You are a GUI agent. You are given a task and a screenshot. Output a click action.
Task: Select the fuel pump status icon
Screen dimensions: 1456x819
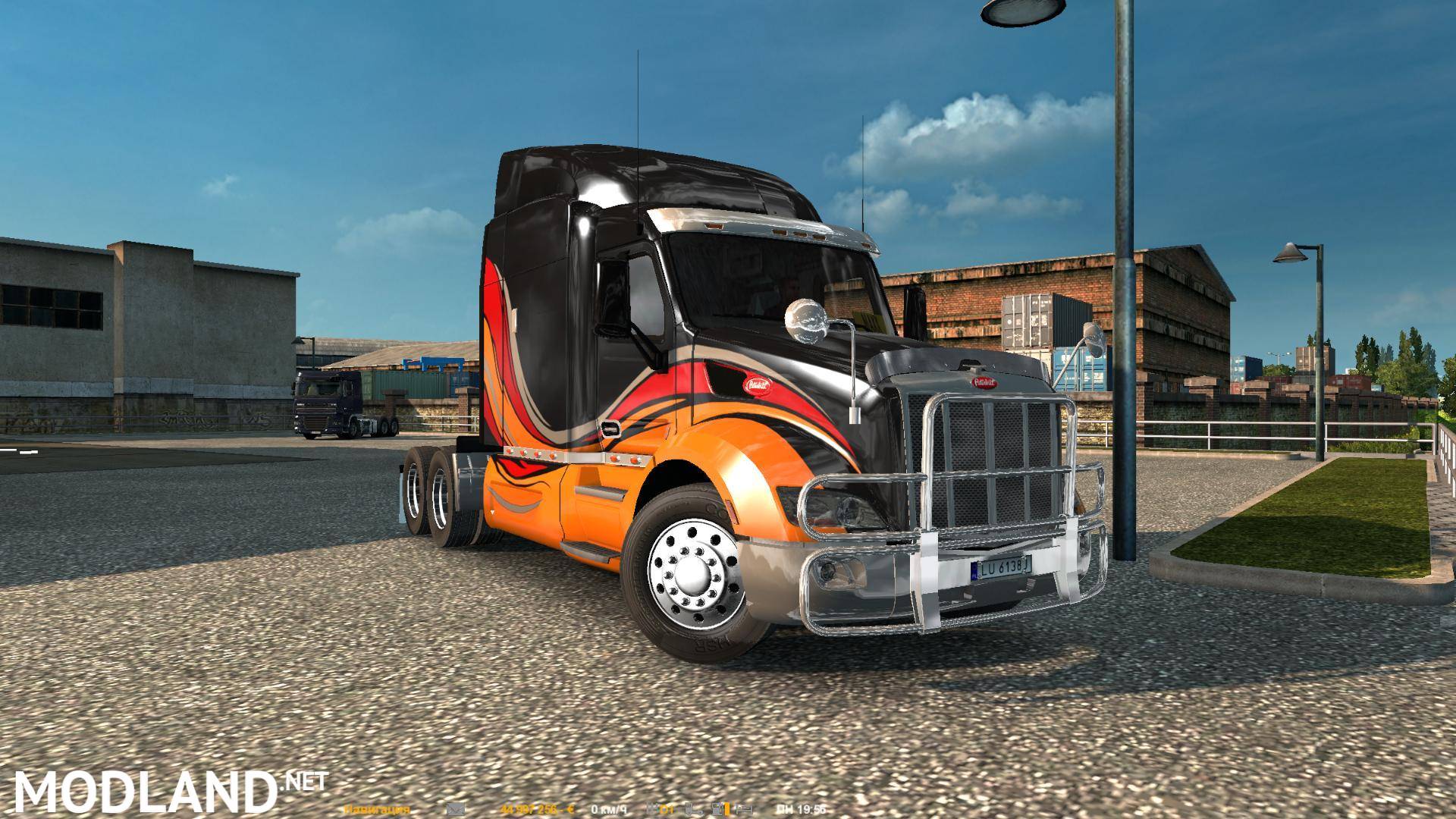coord(716,808)
